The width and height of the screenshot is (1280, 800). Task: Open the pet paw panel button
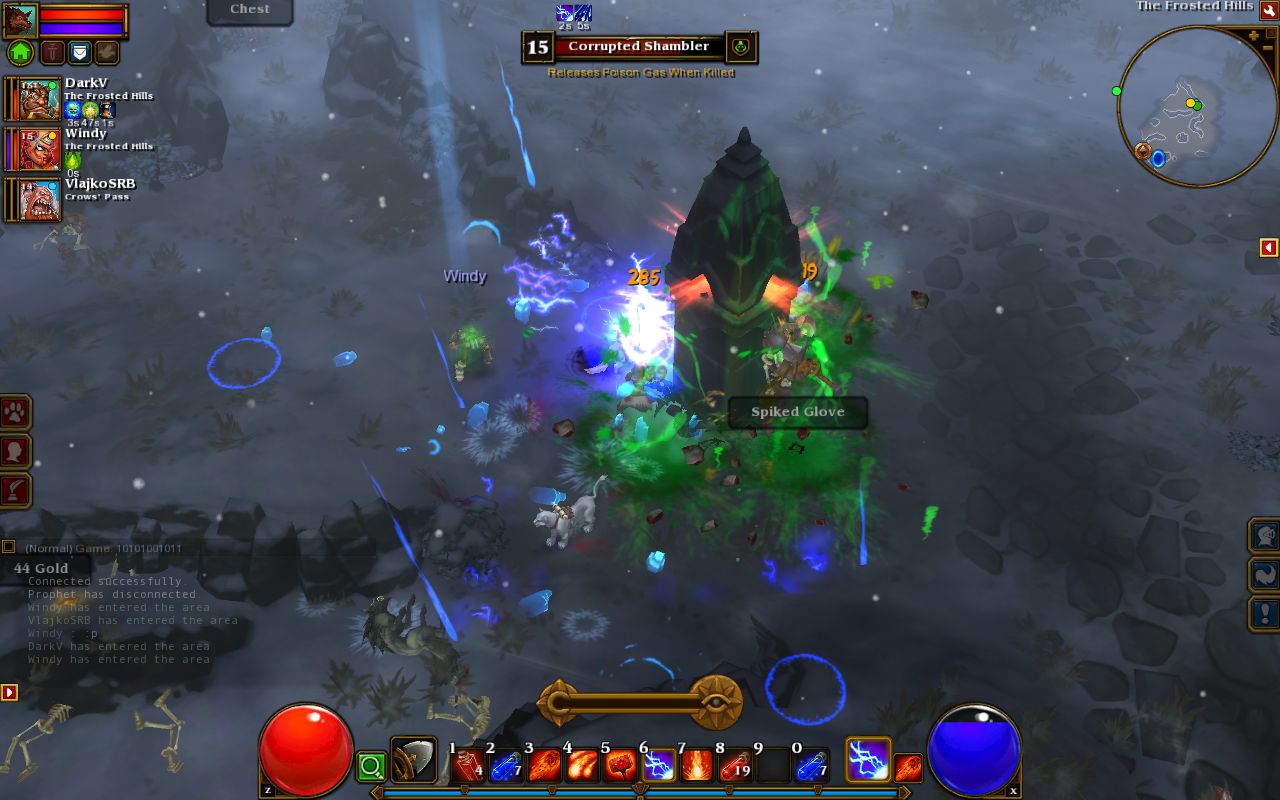coord(17,412)
